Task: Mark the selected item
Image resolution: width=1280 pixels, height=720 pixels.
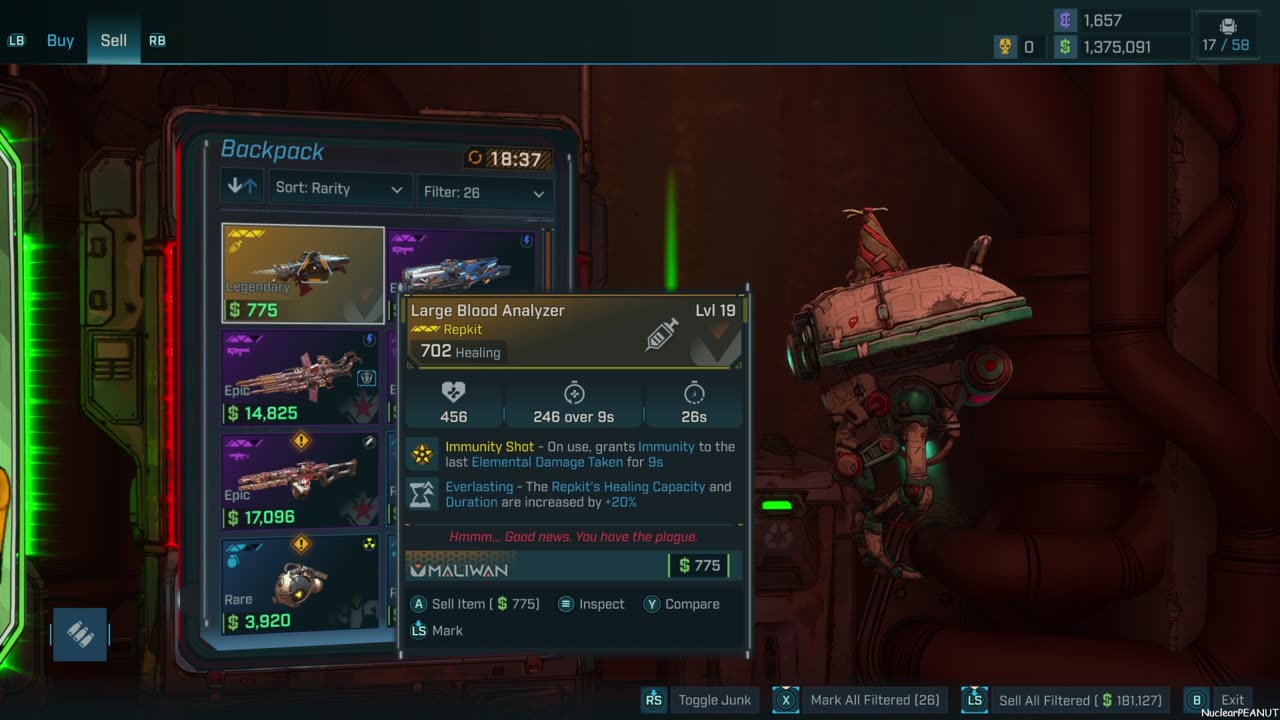Action: pyautogui.click(x=437, y=631)
